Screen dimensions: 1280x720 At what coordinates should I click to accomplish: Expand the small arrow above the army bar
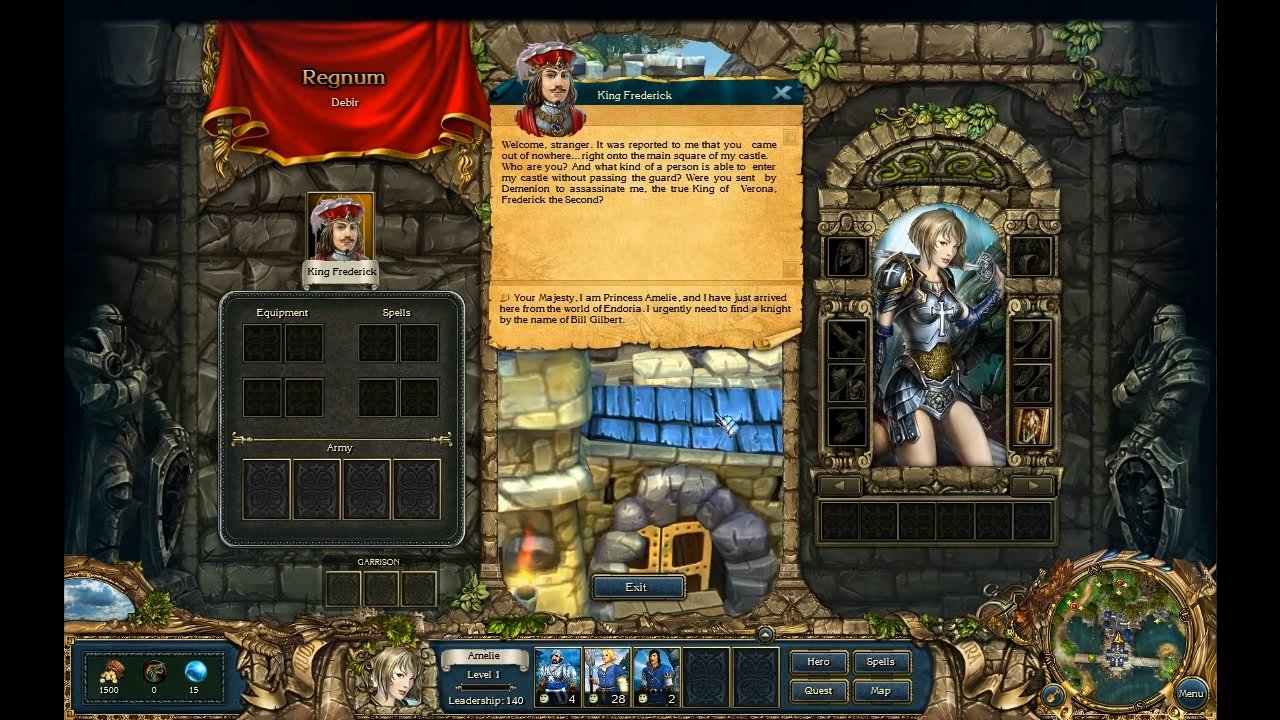point(765,634)
